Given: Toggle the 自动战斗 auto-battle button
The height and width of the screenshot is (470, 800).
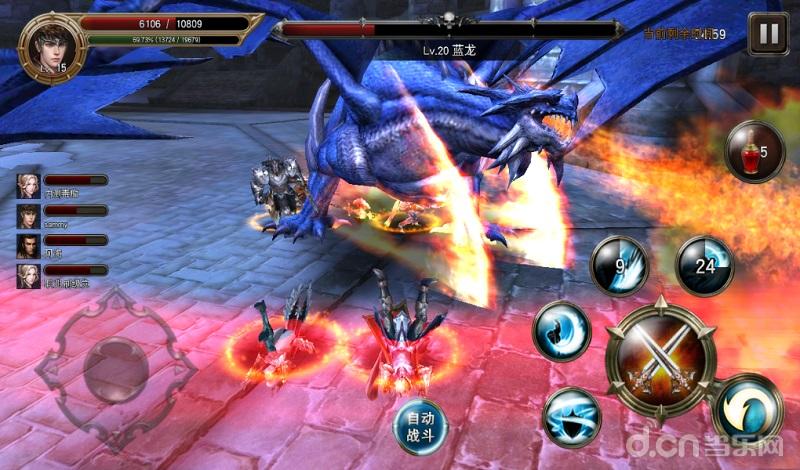Looking at the screenshot, I should (x=420, y=425).
